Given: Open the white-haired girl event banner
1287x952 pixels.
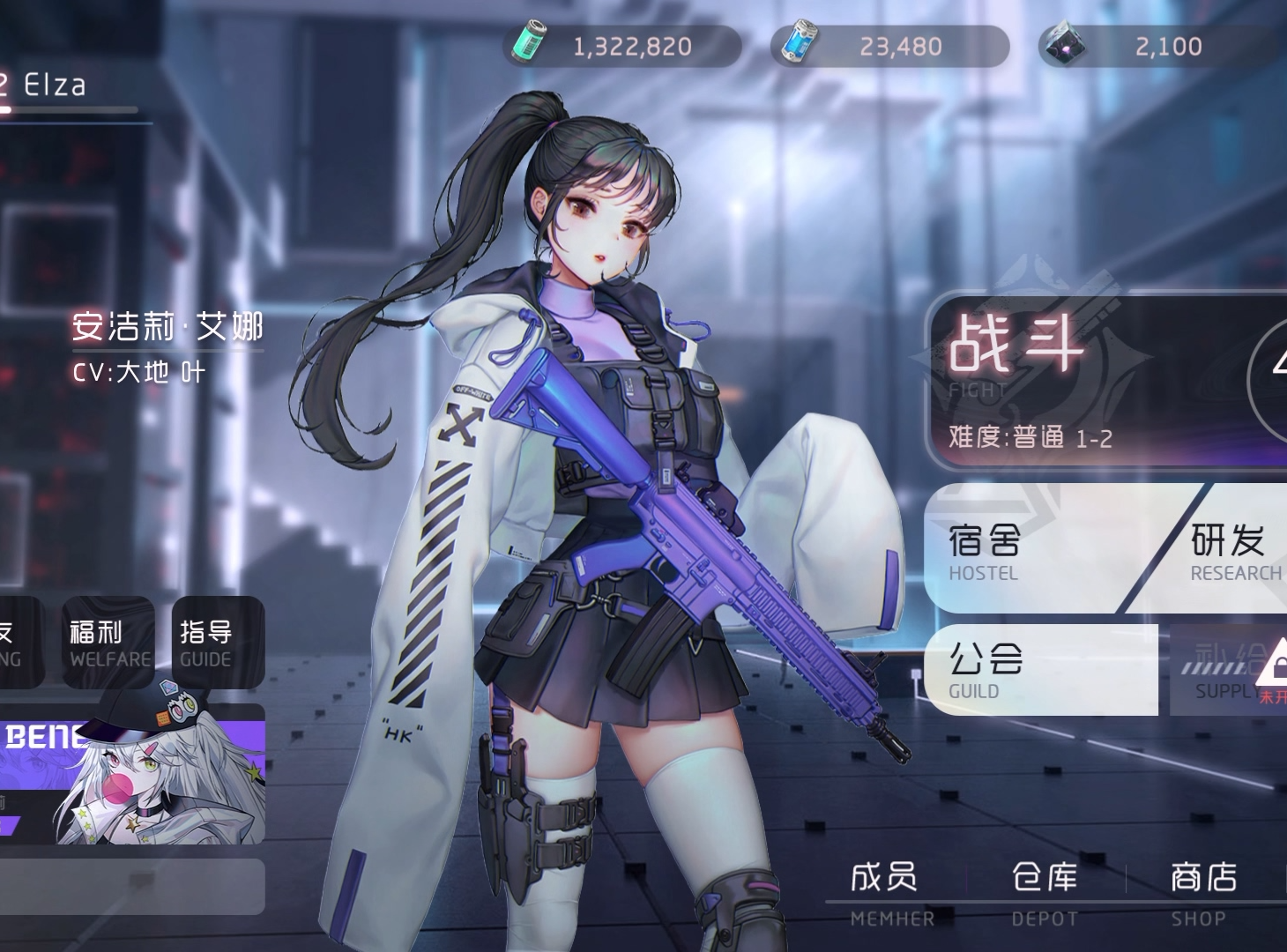Looking at the screenshot, I should tap(132, 776).
